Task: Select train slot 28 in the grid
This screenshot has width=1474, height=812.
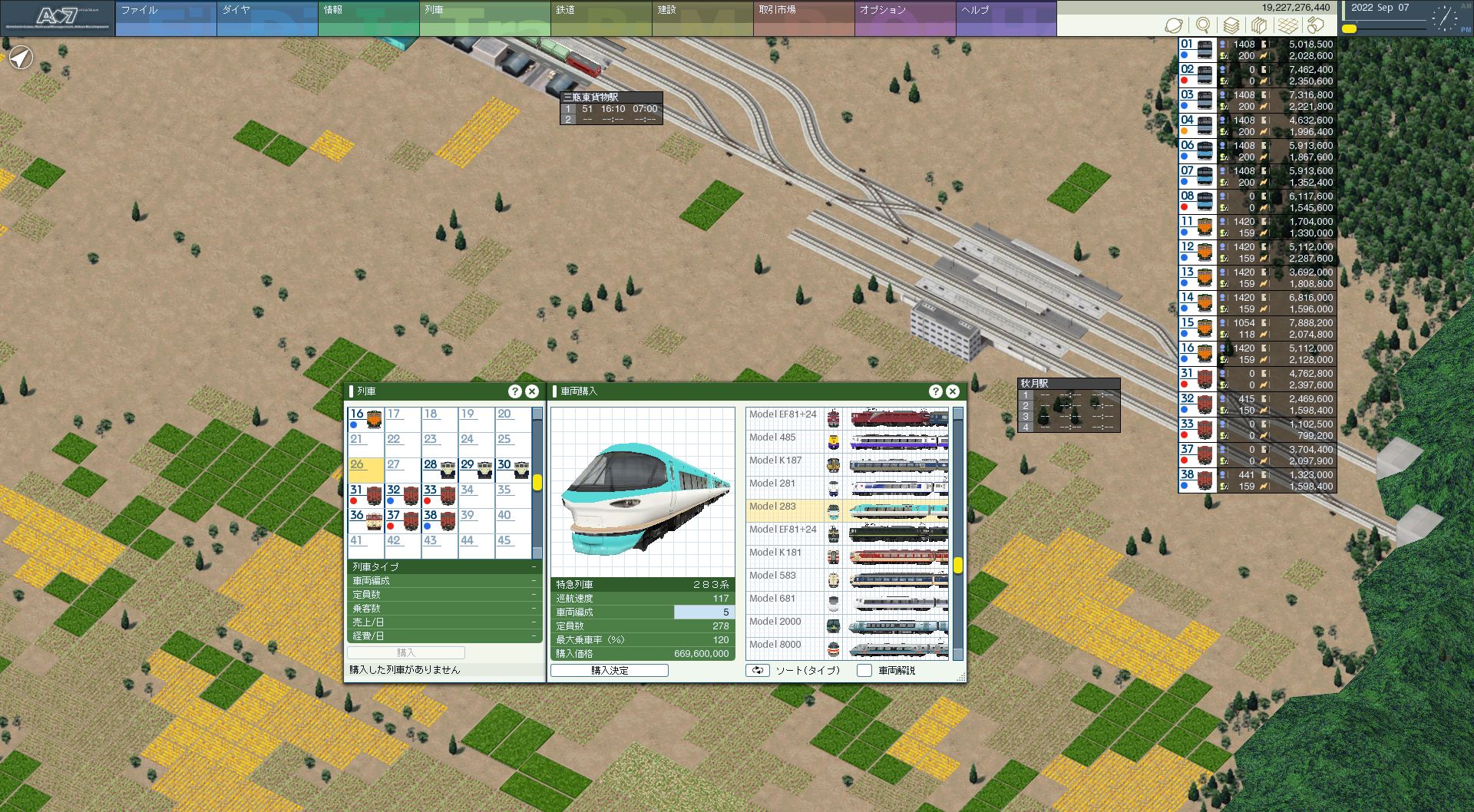Action: 439,470
